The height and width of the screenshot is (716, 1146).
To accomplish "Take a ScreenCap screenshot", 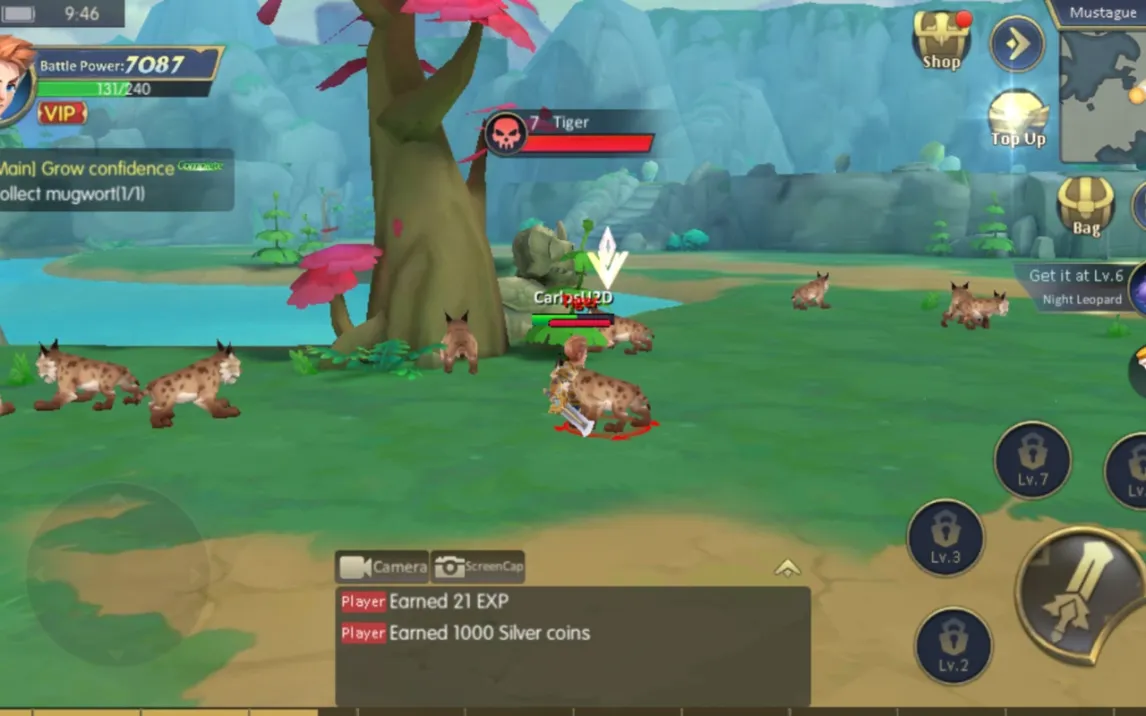I will [478, 567].
